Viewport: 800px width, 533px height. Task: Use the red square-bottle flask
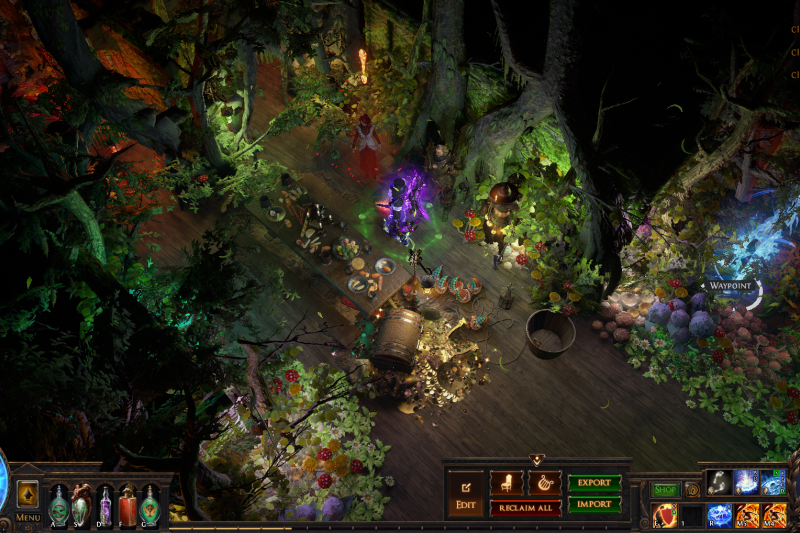coord(127,502)
